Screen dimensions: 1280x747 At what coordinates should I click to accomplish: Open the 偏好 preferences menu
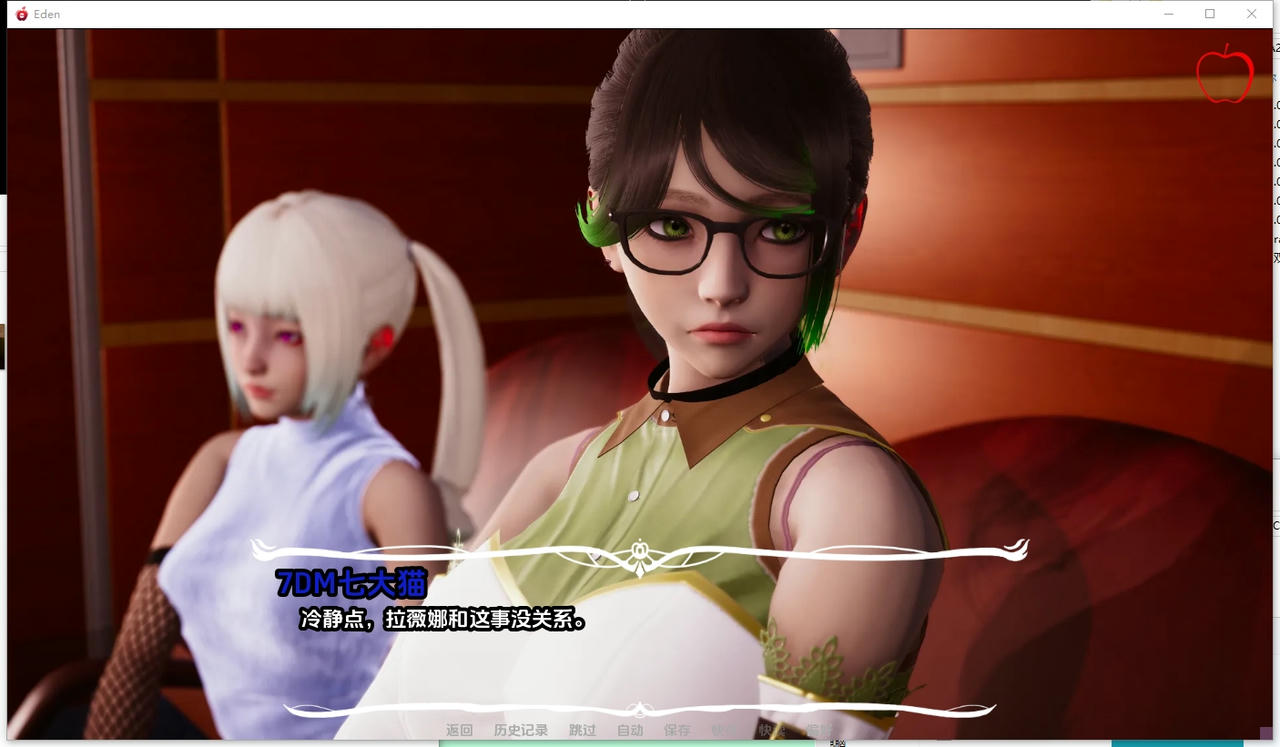[818, 730]
